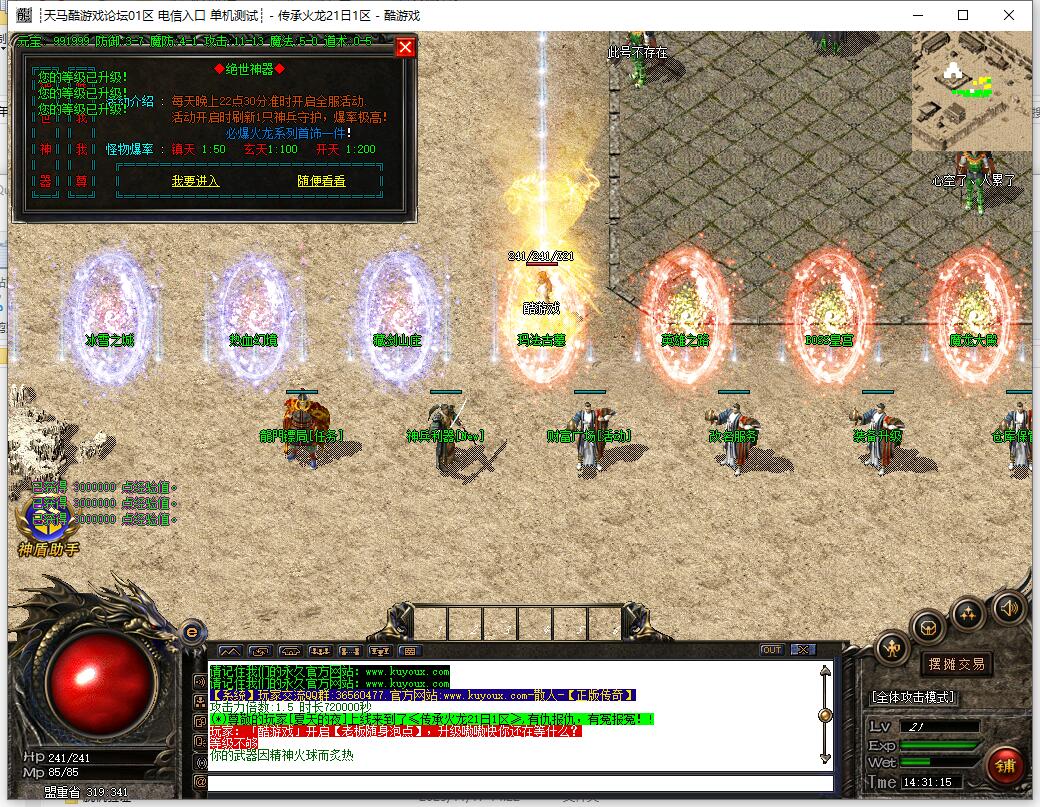The image size is (1040, 807).
Task: Click the chat text input field
Action: click(520, 783)
